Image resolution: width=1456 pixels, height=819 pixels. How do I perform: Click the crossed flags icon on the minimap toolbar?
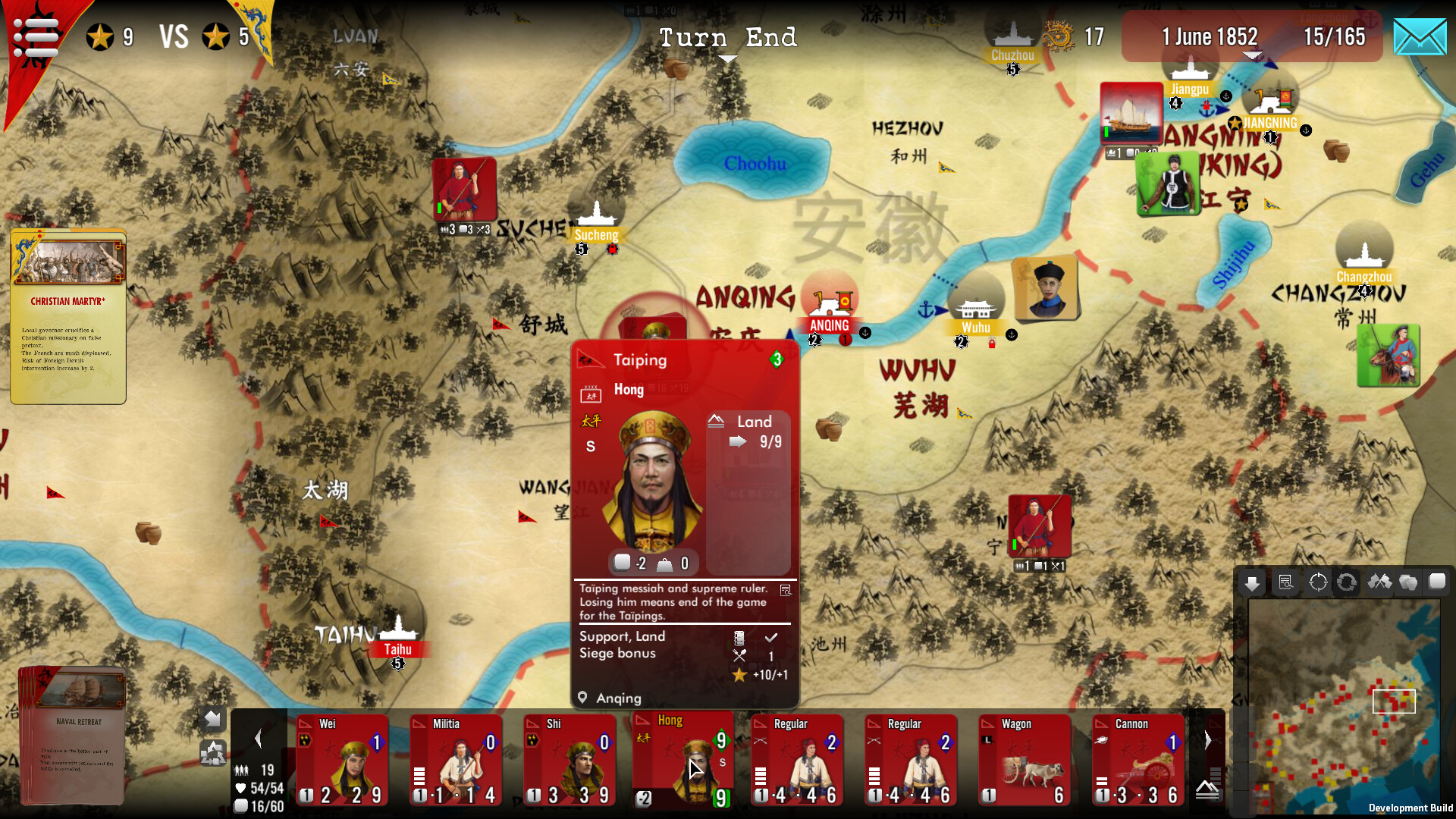coord(1380,582)
